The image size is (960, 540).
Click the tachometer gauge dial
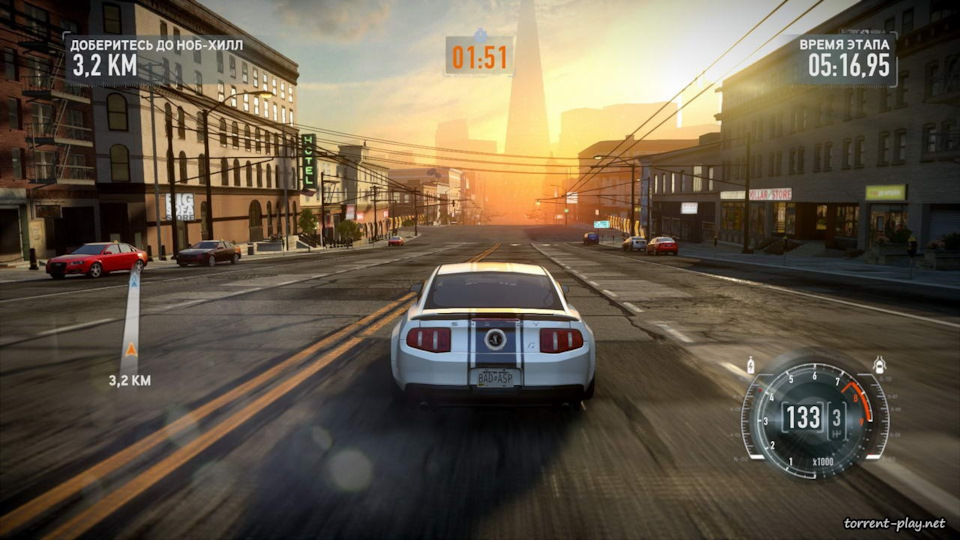point(814,417)
